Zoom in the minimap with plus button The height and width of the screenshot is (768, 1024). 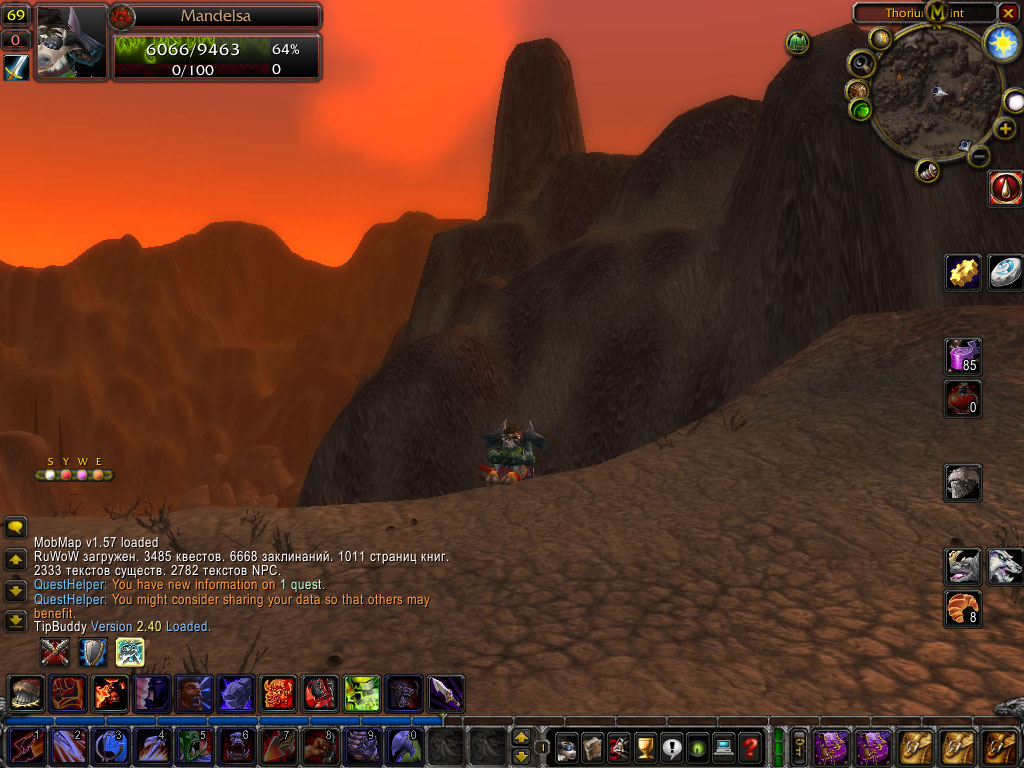1005,128
